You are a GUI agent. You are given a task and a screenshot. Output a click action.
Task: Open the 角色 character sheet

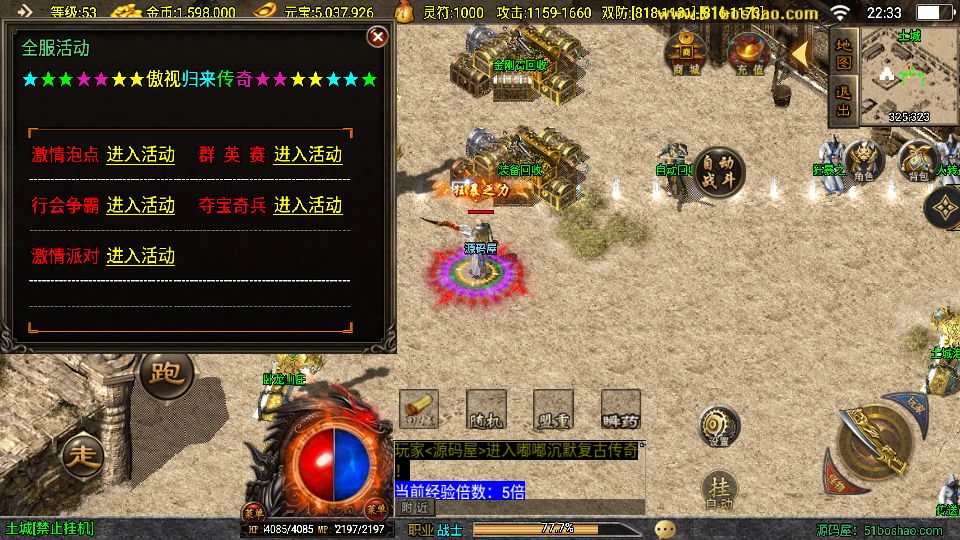(862, 161)
